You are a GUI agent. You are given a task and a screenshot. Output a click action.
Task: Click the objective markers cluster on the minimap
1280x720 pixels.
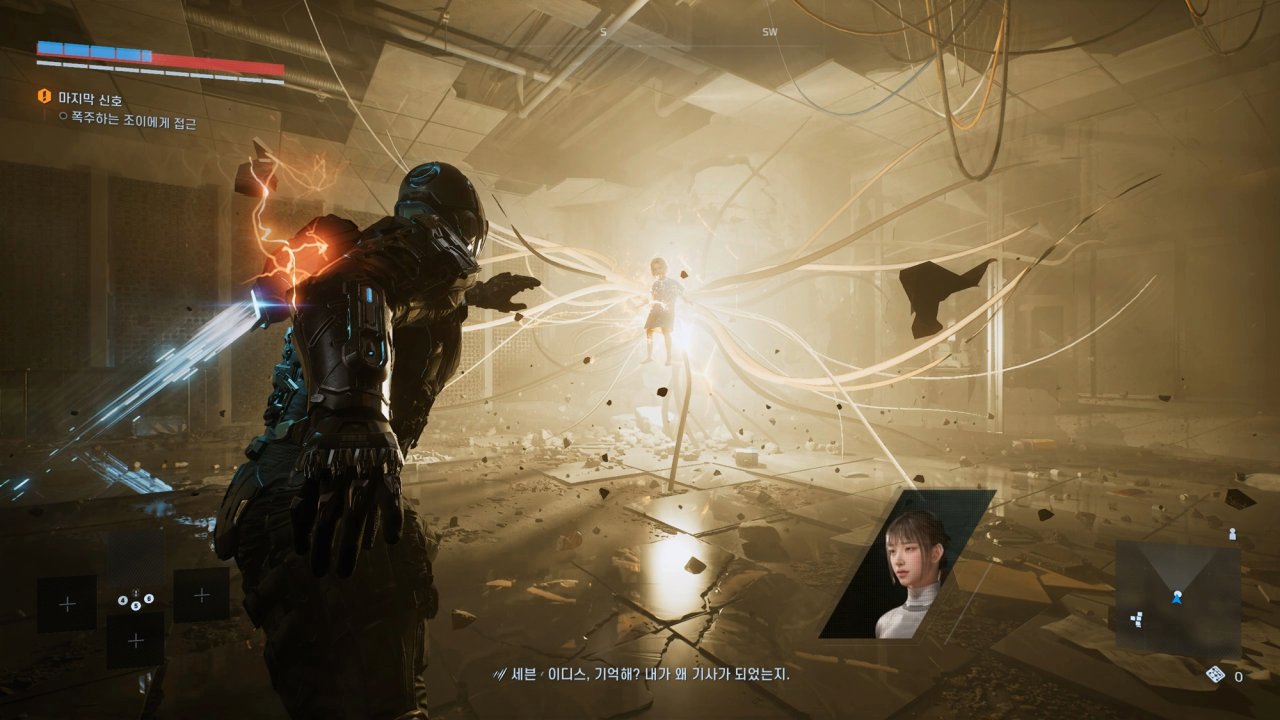tap(1136, 618)
